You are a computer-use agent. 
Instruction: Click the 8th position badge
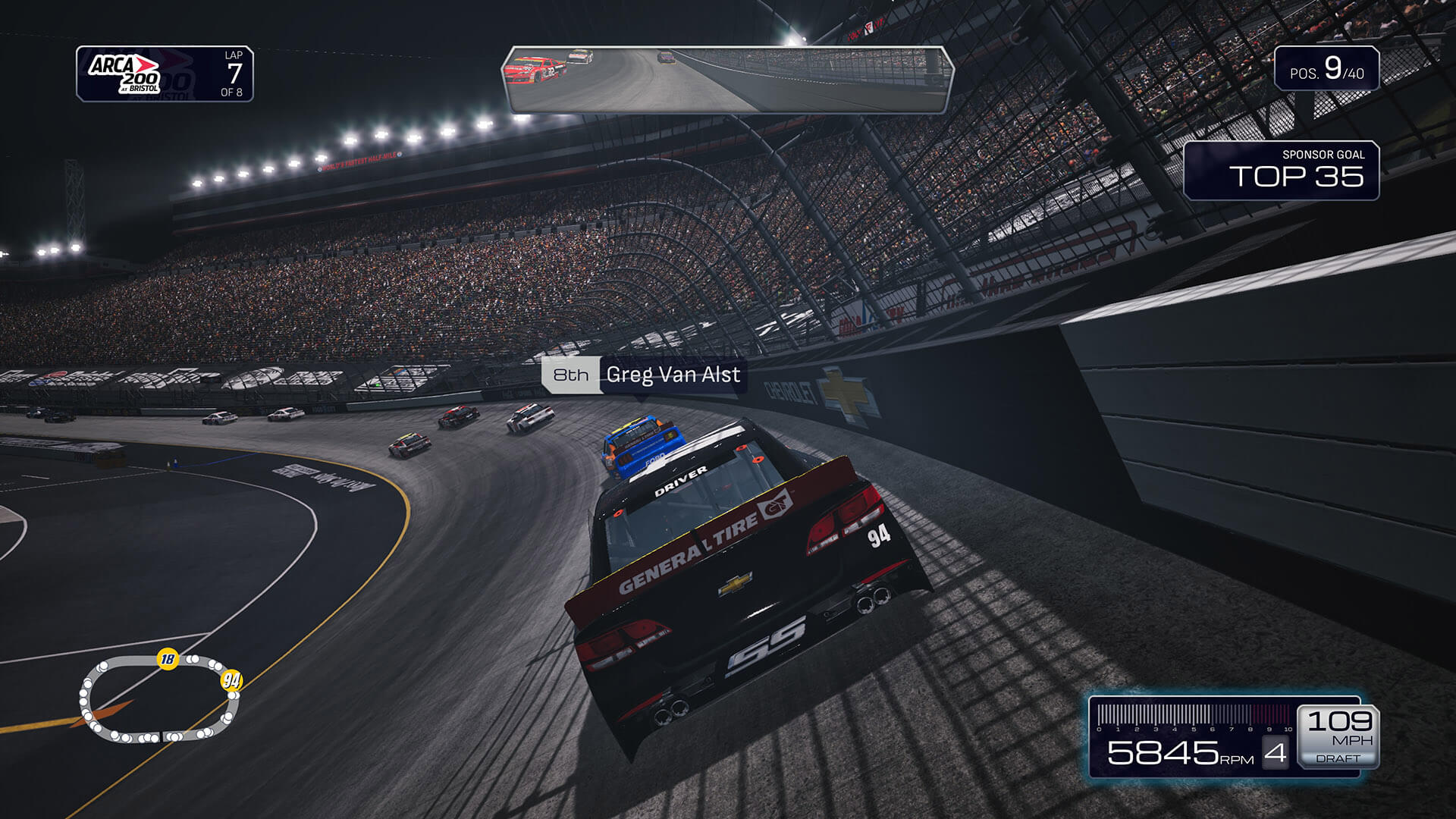click(x=570, y=375)
